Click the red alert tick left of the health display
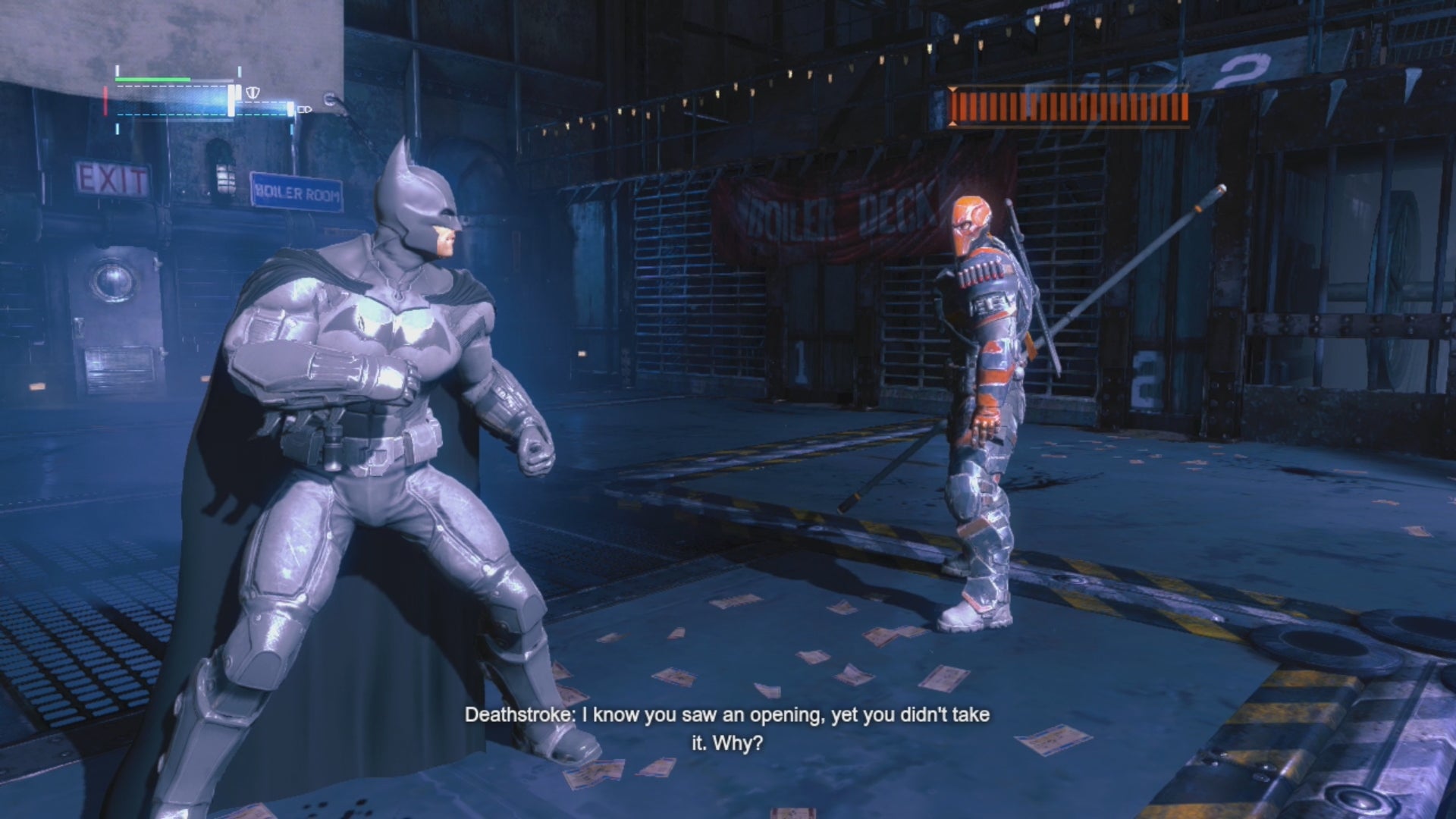1456x819 pixels. click(105, 101)
